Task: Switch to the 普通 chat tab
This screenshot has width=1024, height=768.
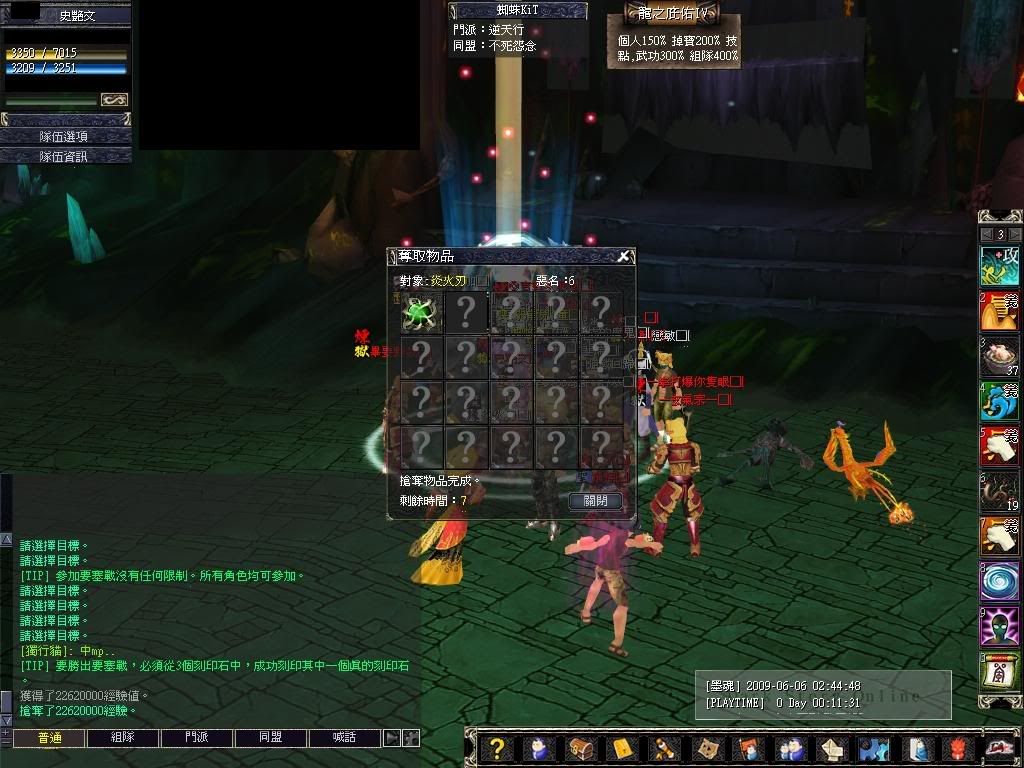Action: click(x=49, y=738)
